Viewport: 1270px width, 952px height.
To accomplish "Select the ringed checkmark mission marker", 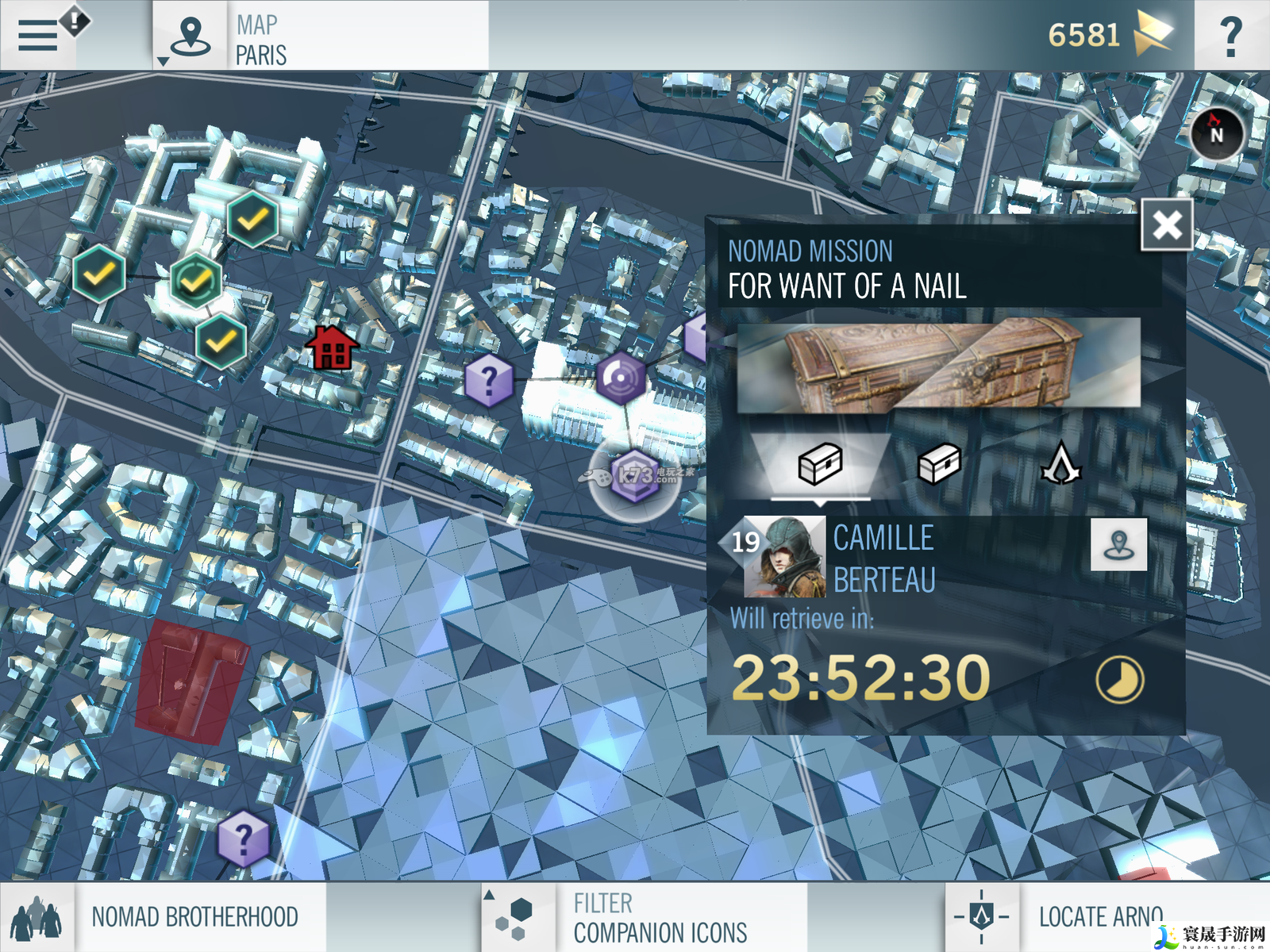I will [195, 279].
